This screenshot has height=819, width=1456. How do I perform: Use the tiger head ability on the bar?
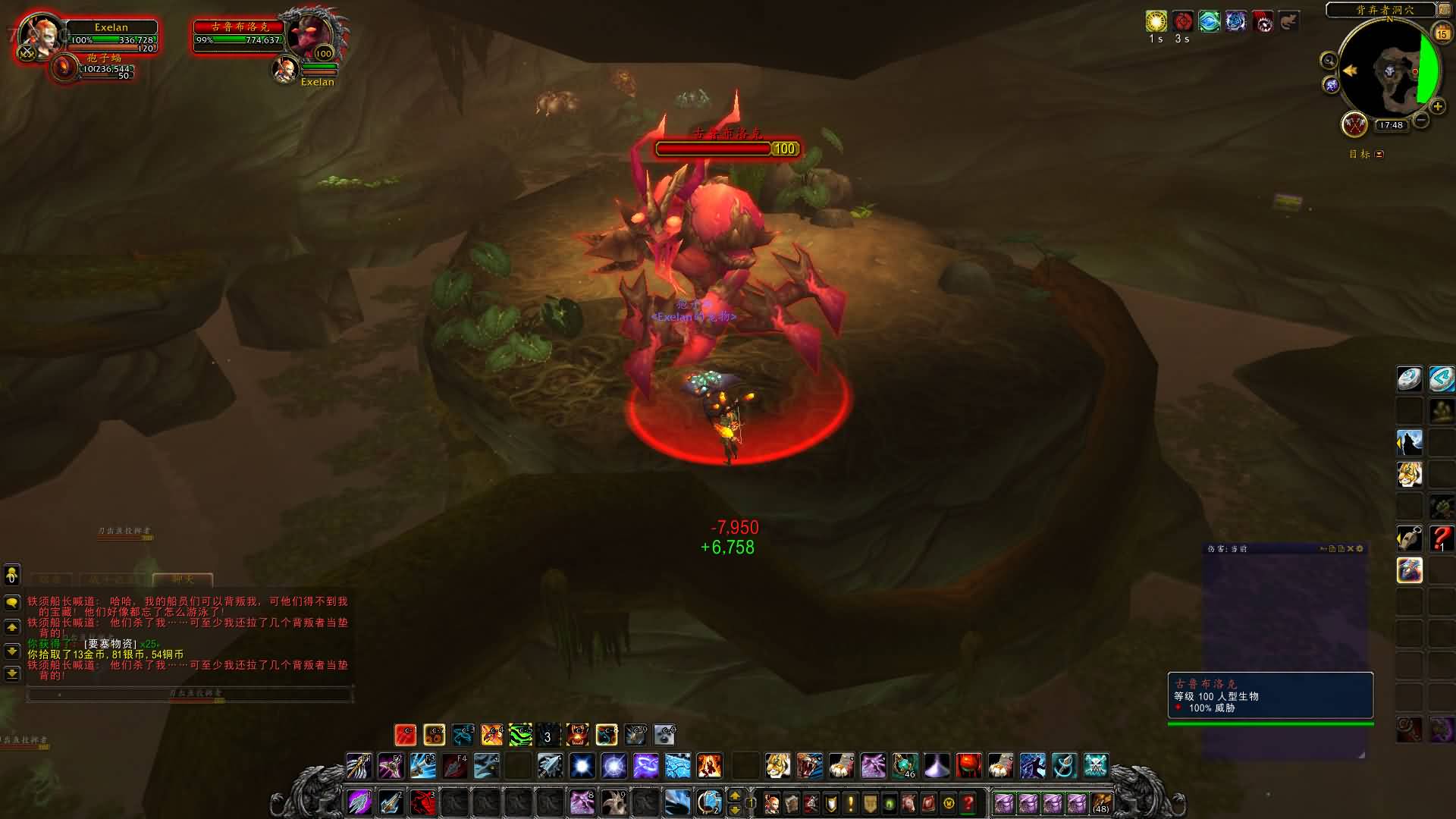coord(777,766)
